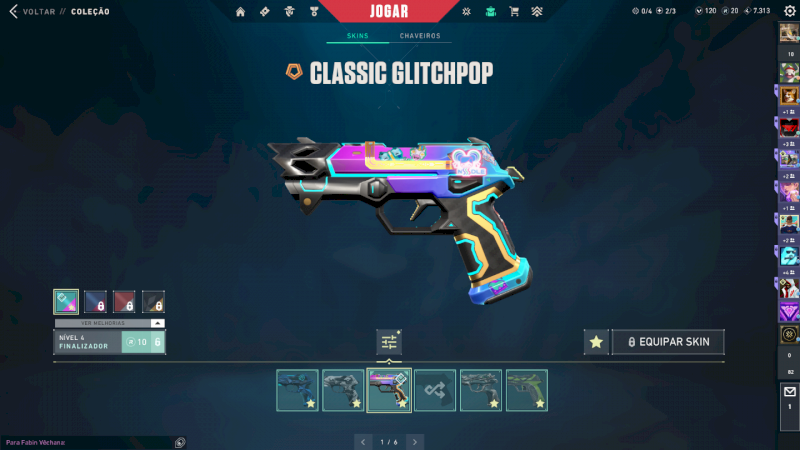800x450 pixels.
Task: Select the Skins tab
Action: [x=357, y=36]
